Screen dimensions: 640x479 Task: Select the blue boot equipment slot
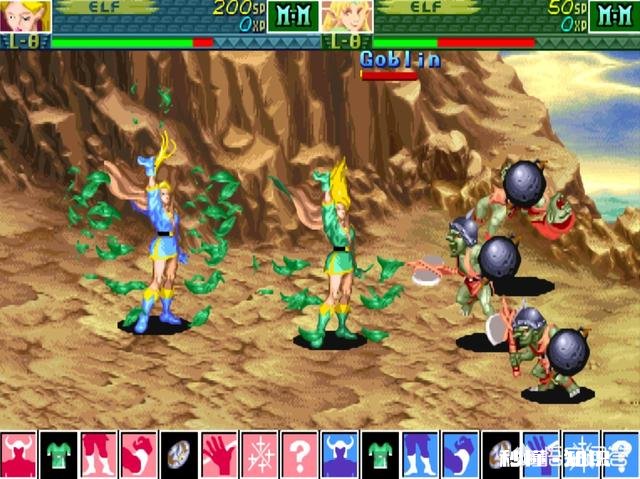click(x=459, y=455)
